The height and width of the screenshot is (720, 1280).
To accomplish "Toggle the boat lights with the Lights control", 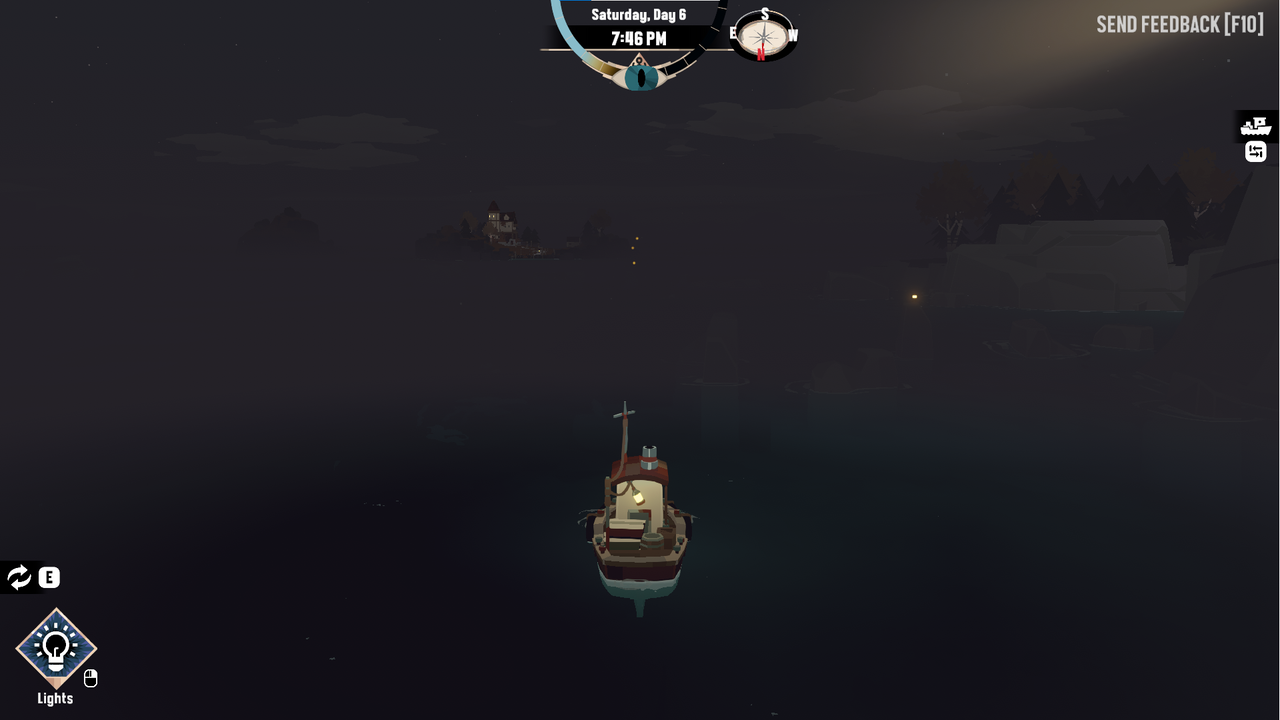I will (x=54, y=648).
